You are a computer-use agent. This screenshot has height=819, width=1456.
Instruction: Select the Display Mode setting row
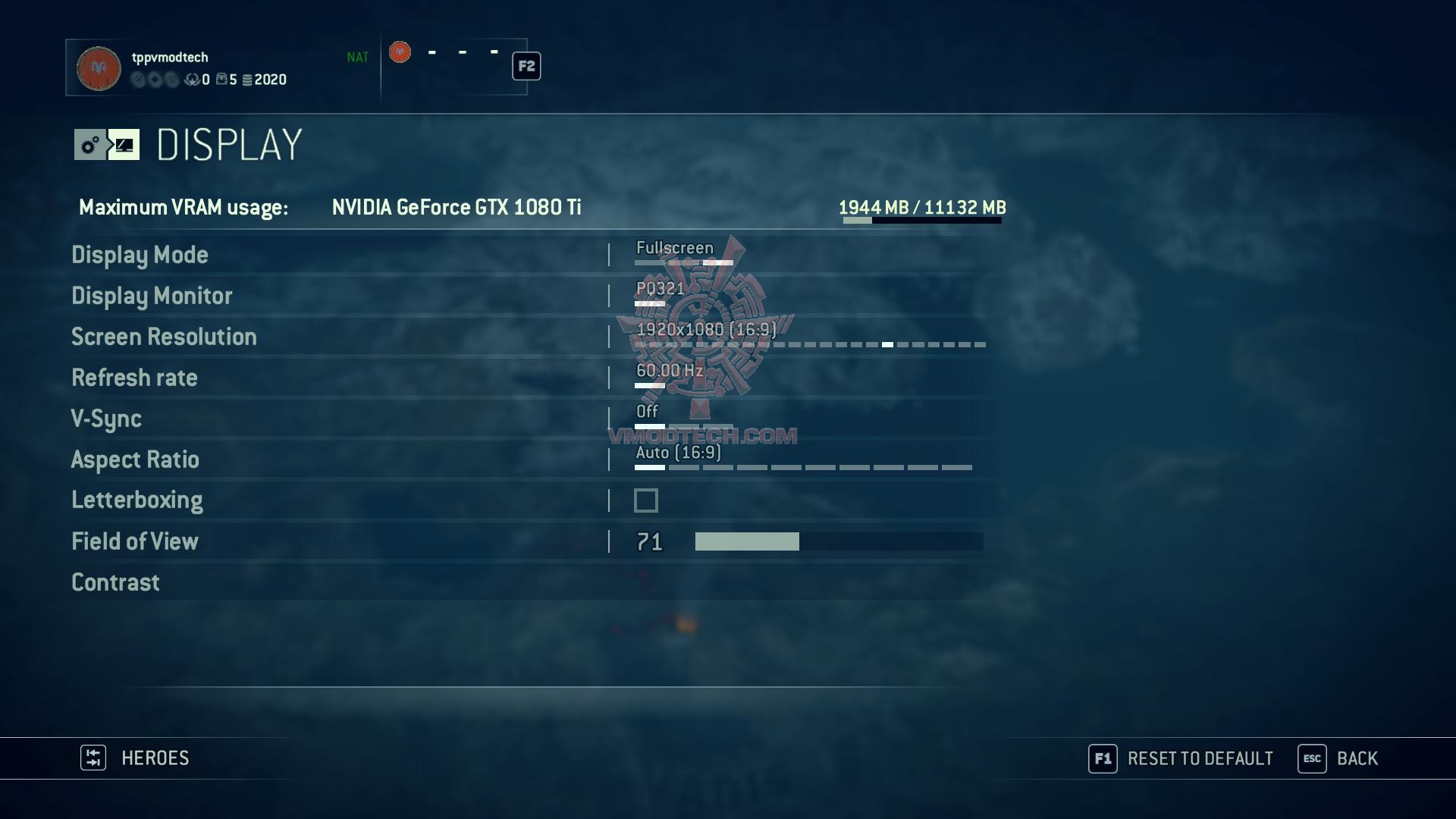coord(140,255)
